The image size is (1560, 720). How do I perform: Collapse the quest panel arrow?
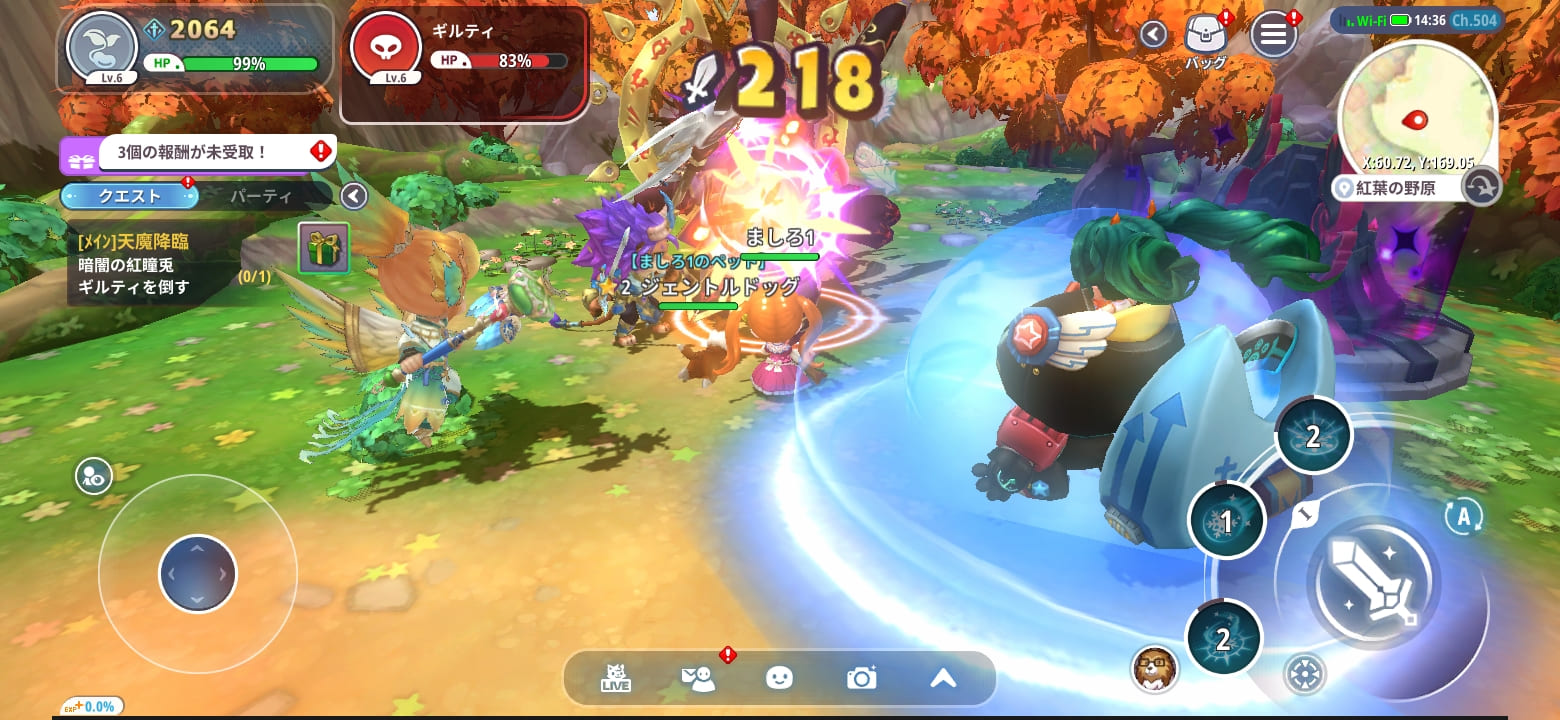(x=354, y=196)
